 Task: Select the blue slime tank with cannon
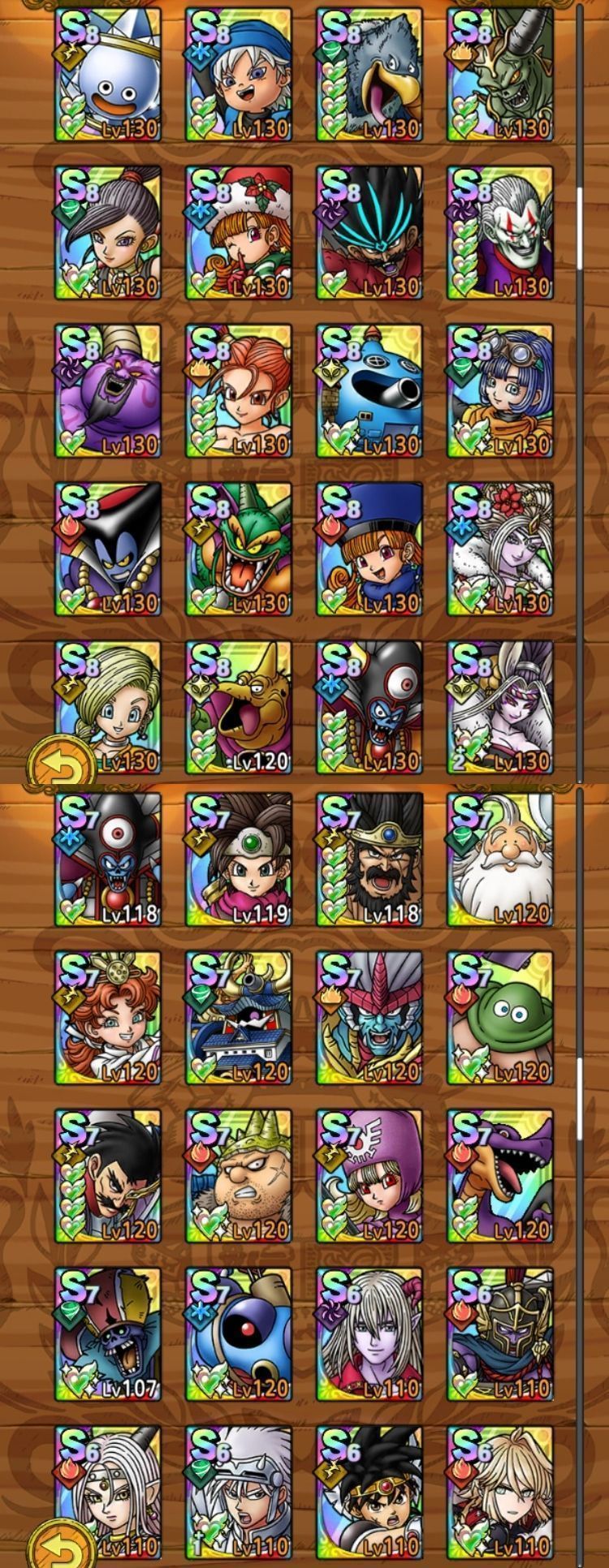369,391
